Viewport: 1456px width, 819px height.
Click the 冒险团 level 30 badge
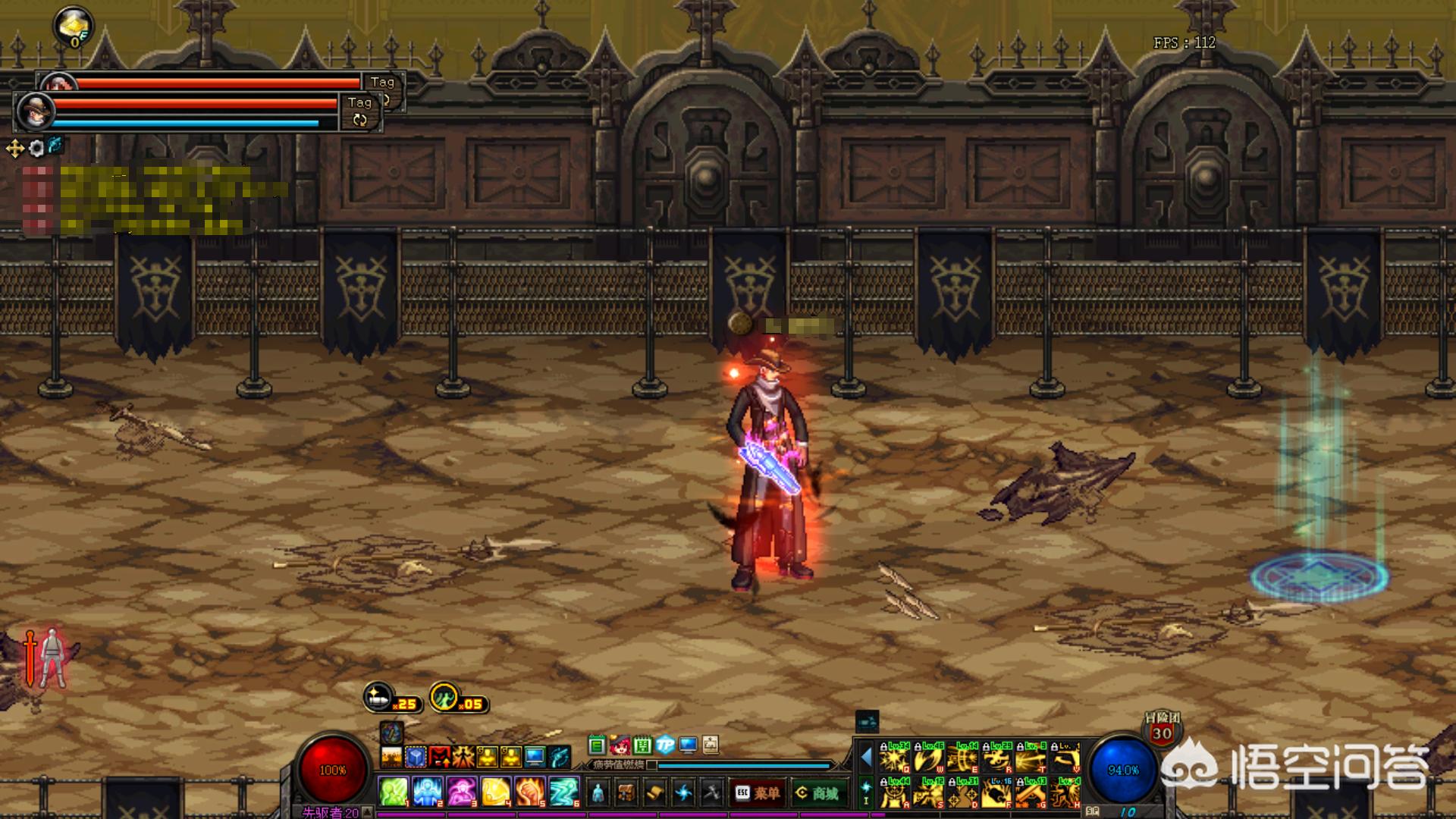[1162, 728]
